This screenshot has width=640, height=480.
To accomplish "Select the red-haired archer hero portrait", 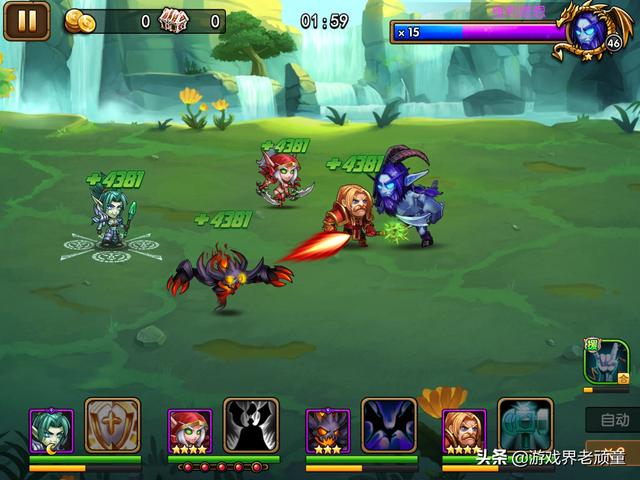I will [x=189, y=430].
